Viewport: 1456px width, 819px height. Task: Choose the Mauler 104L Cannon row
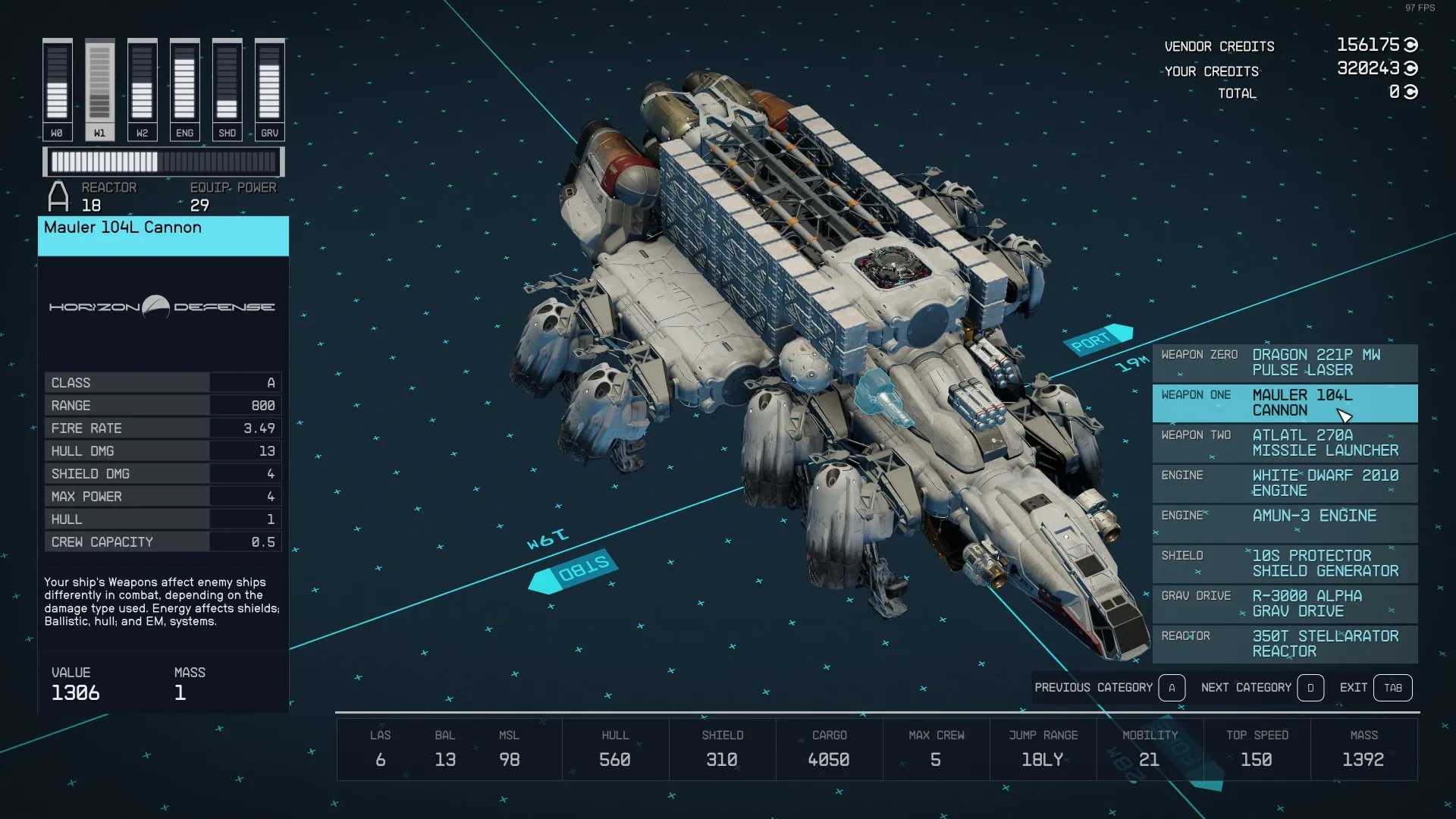pos(1285,403)
